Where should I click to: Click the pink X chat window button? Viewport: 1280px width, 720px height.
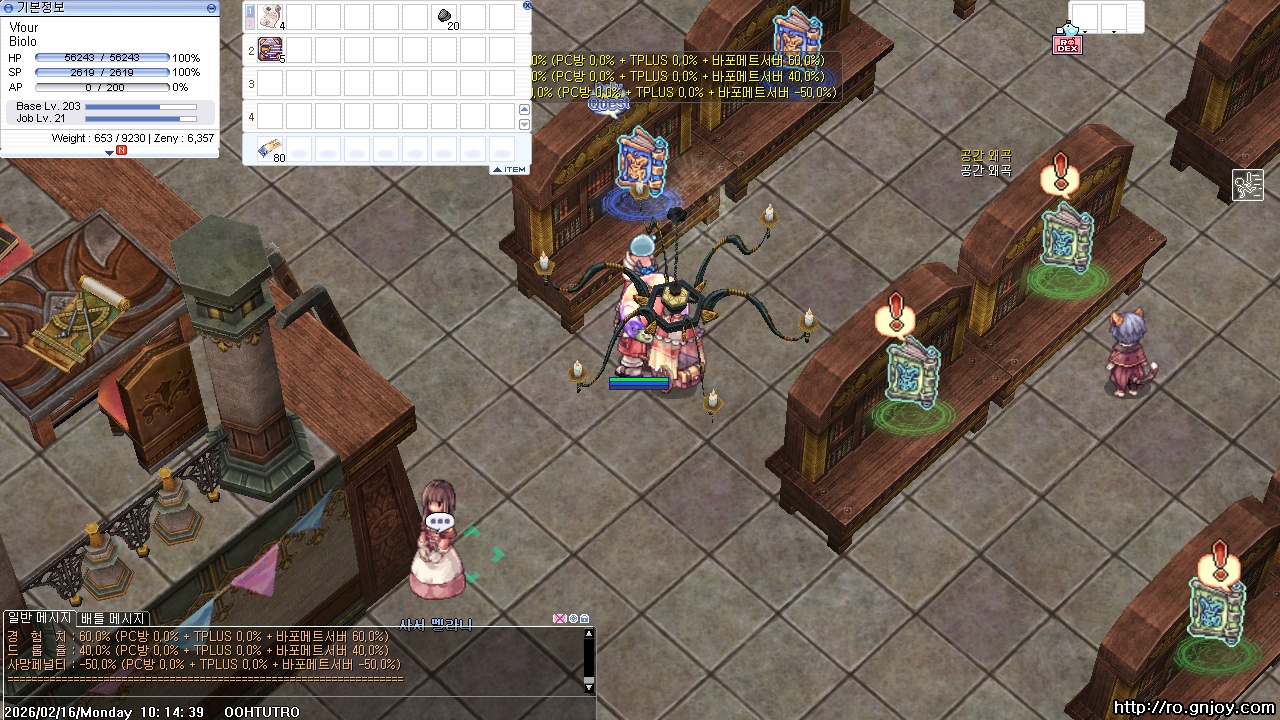560,619
